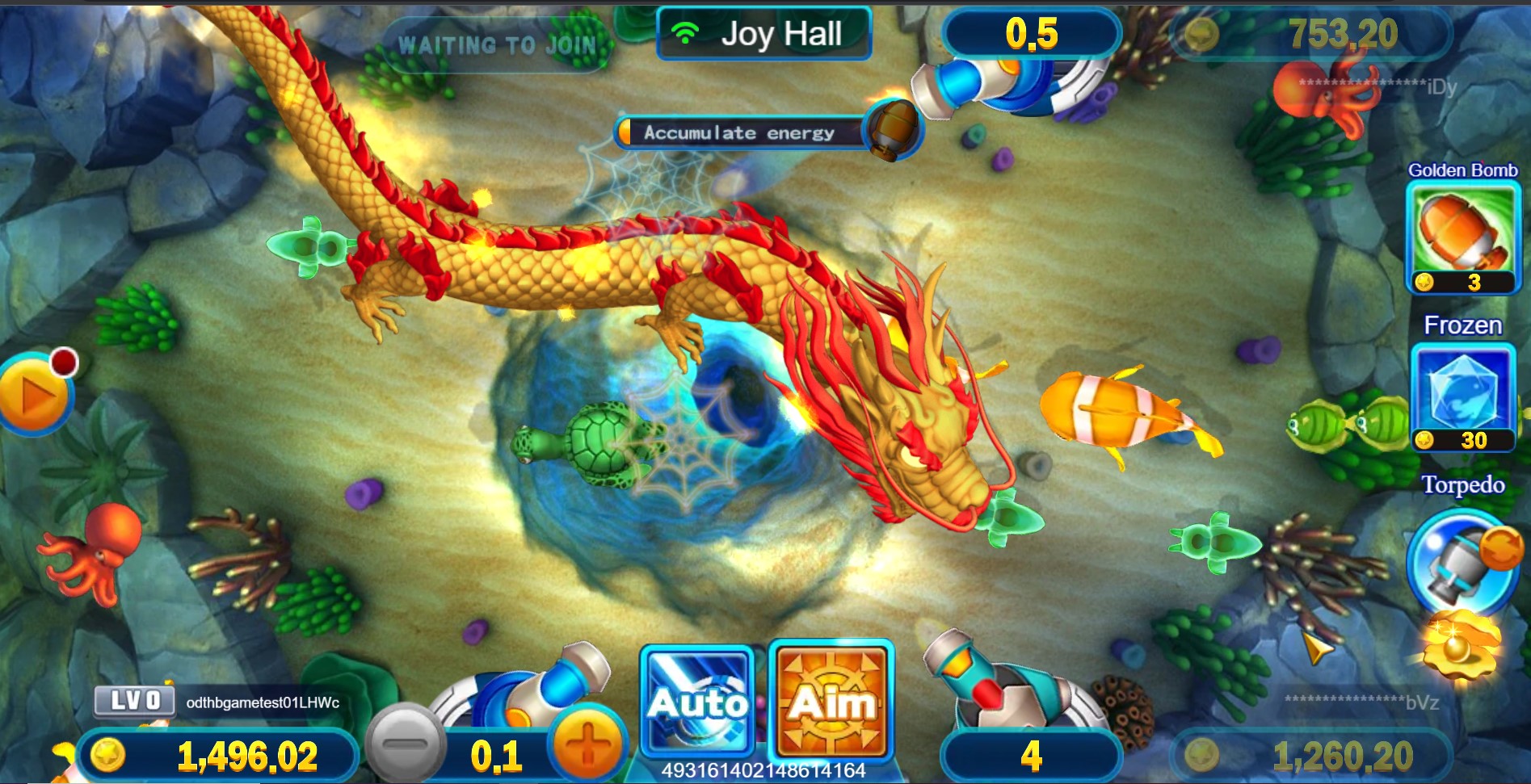
Task: Expand the orange arrow side menu
Action: [x=34, y=396]
